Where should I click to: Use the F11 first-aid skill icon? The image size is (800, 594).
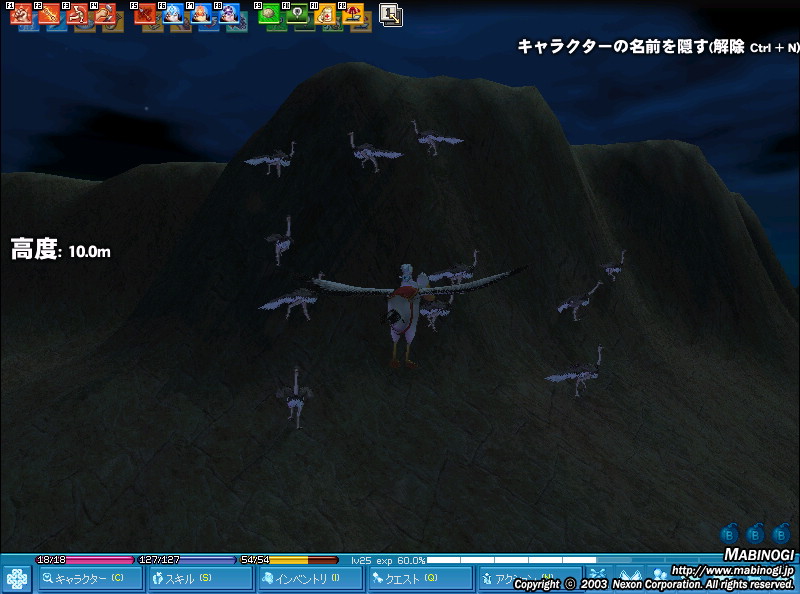click(x=325, y=15)
